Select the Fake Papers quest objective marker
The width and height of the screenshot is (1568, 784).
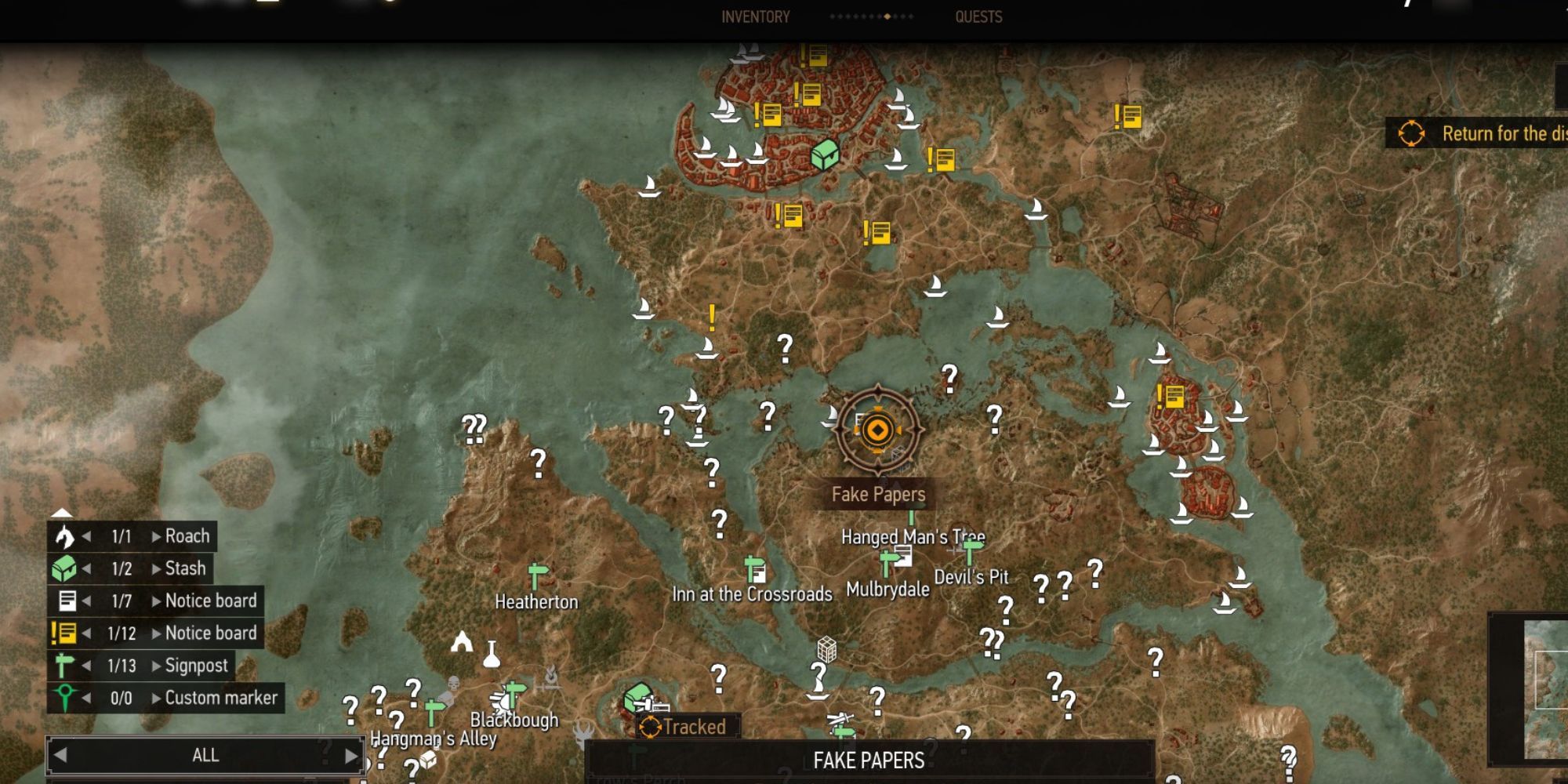pyautogui.click(x=877, y=430)
